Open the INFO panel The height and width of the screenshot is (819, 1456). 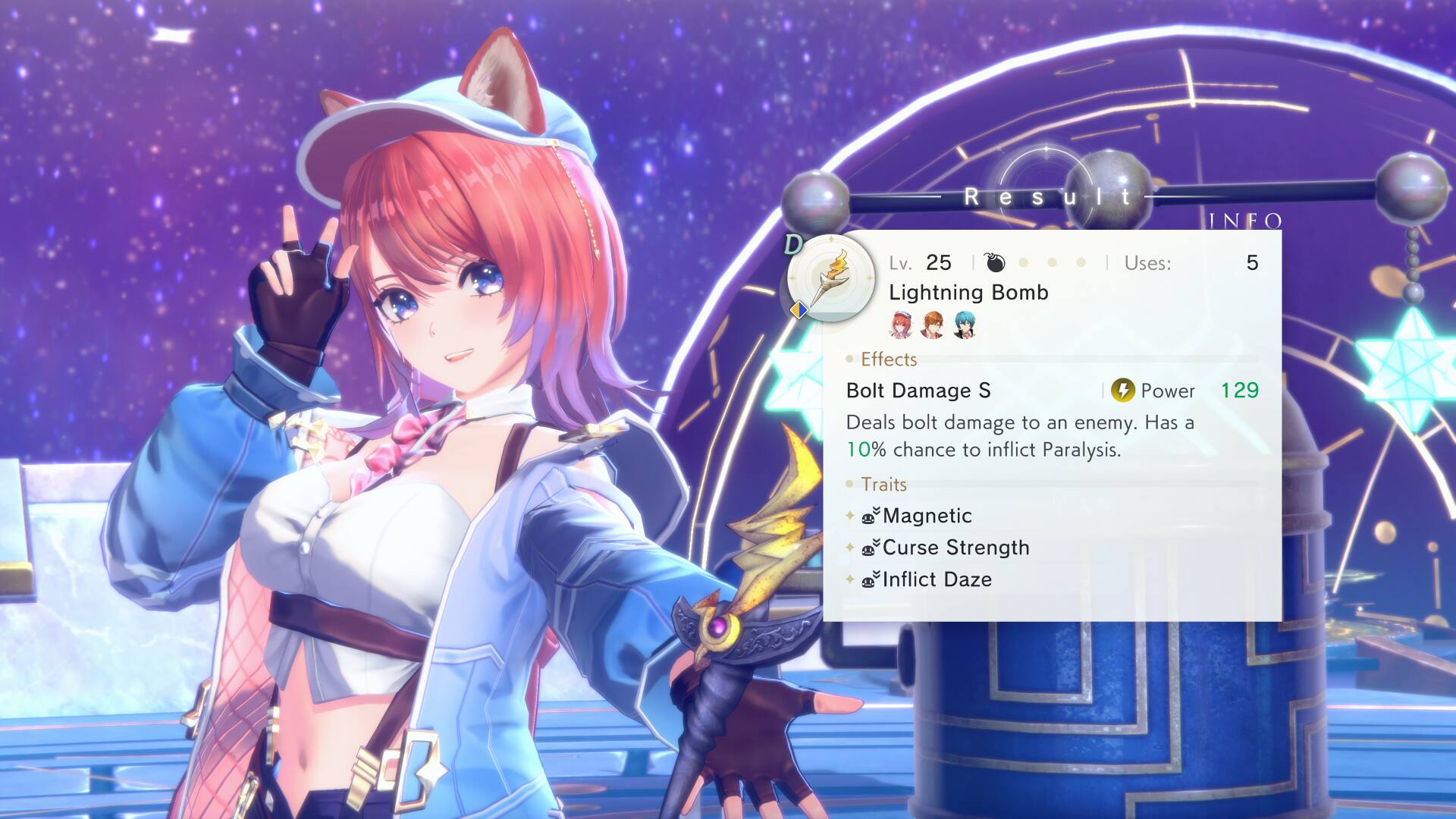pos(1247,221)
